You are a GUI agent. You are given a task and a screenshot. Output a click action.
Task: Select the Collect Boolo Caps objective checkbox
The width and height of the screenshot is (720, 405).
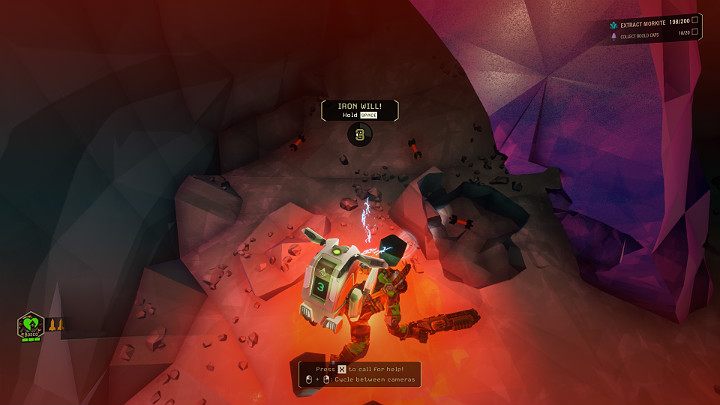coord(695,32)
